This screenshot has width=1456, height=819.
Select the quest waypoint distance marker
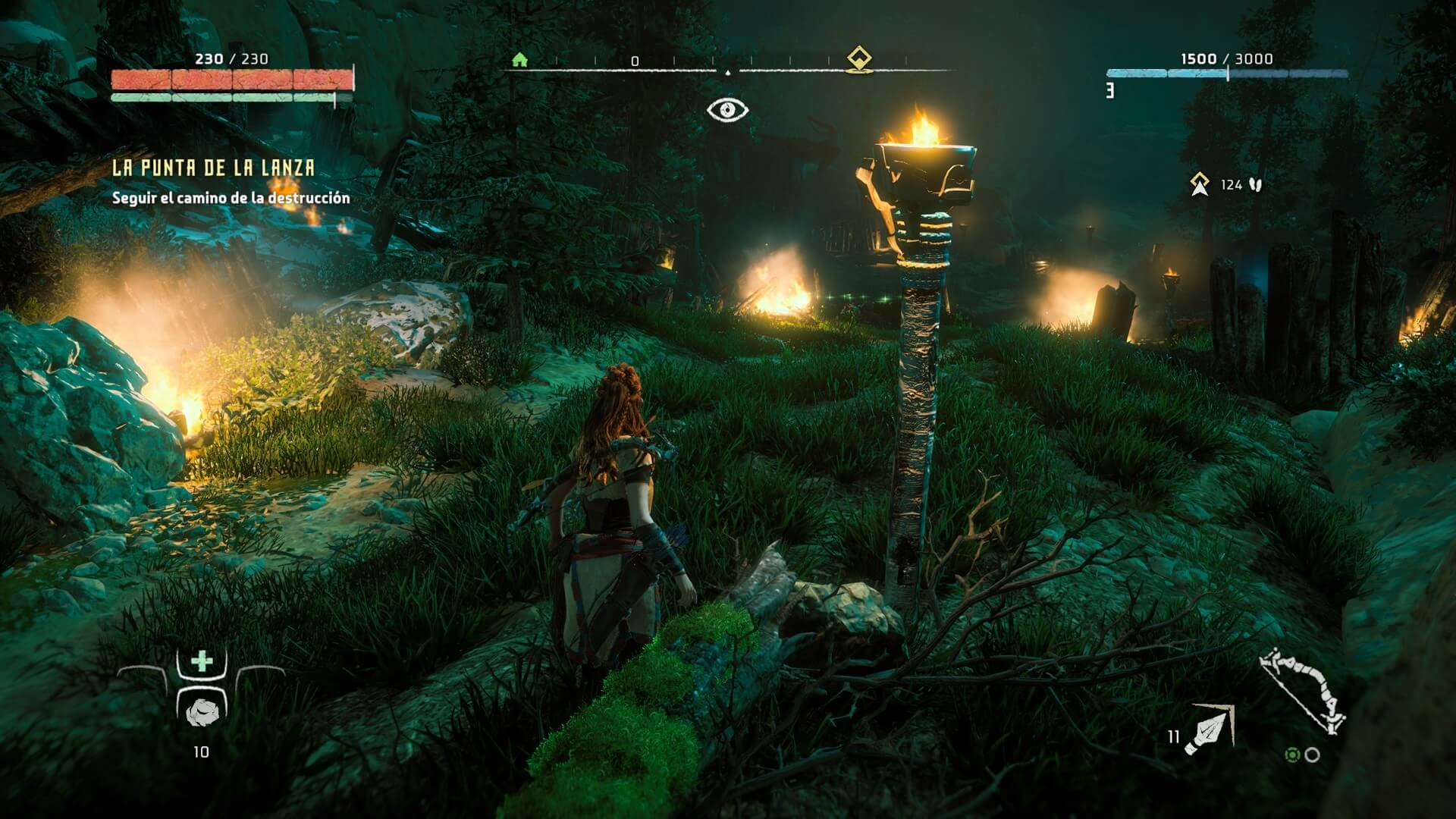pos(1200,184)
